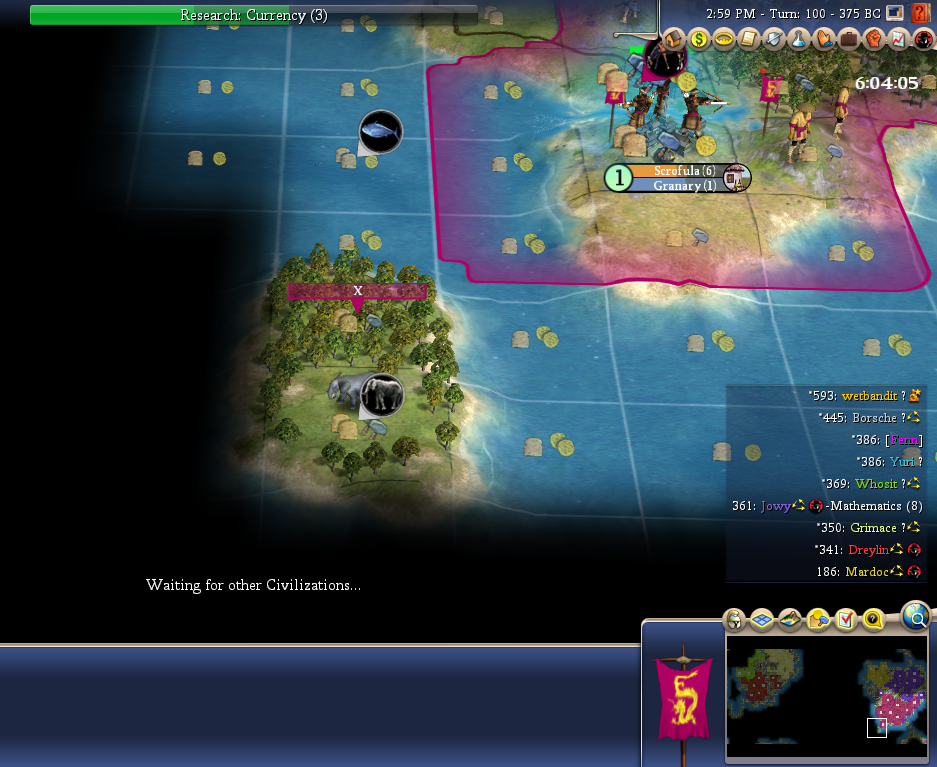Open the Info Screen graph icon
This screenshot has width=937, height=767.
(898, 39)
